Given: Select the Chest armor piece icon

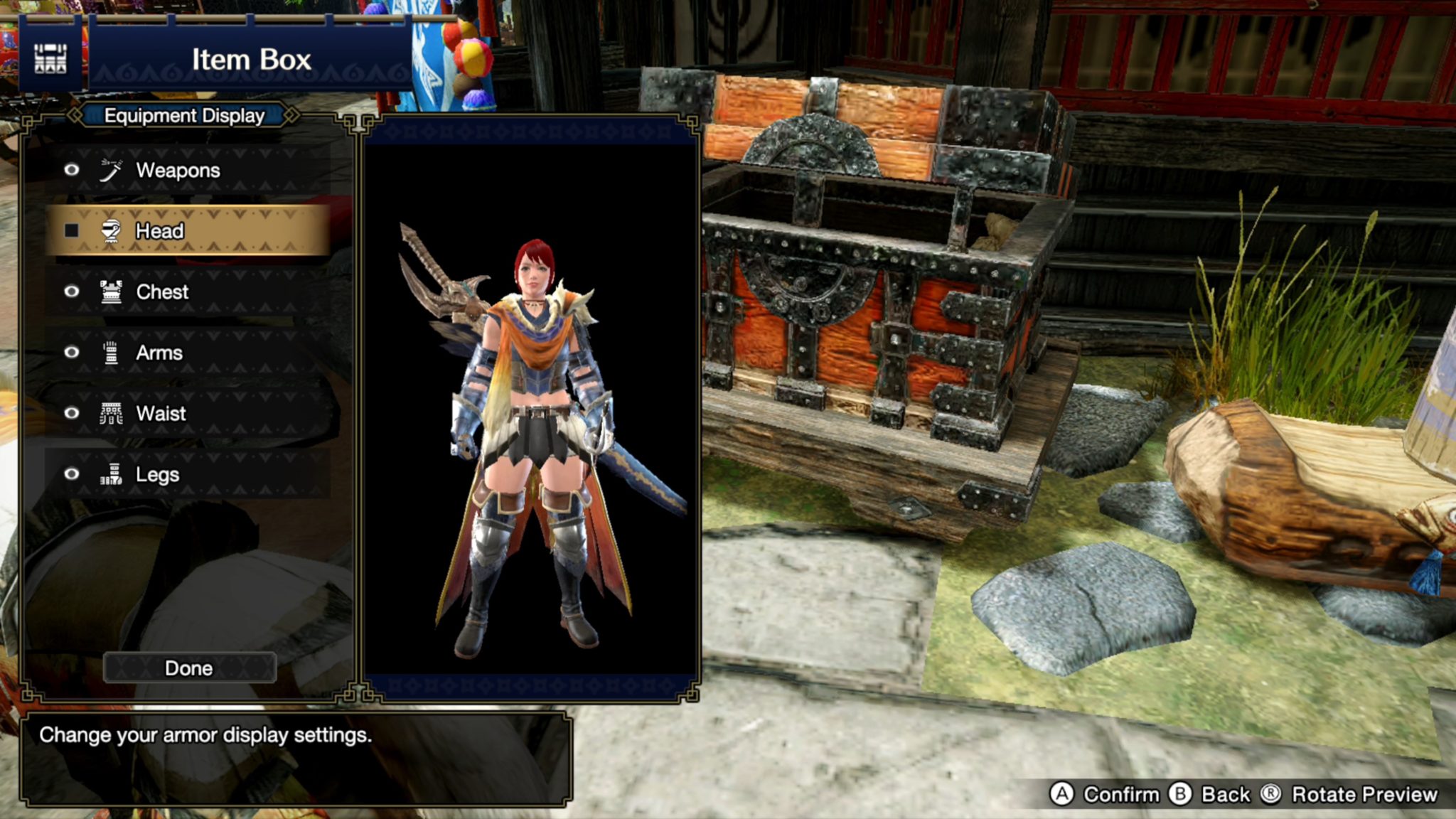Looking at the screenshot, I should [110, 291].
